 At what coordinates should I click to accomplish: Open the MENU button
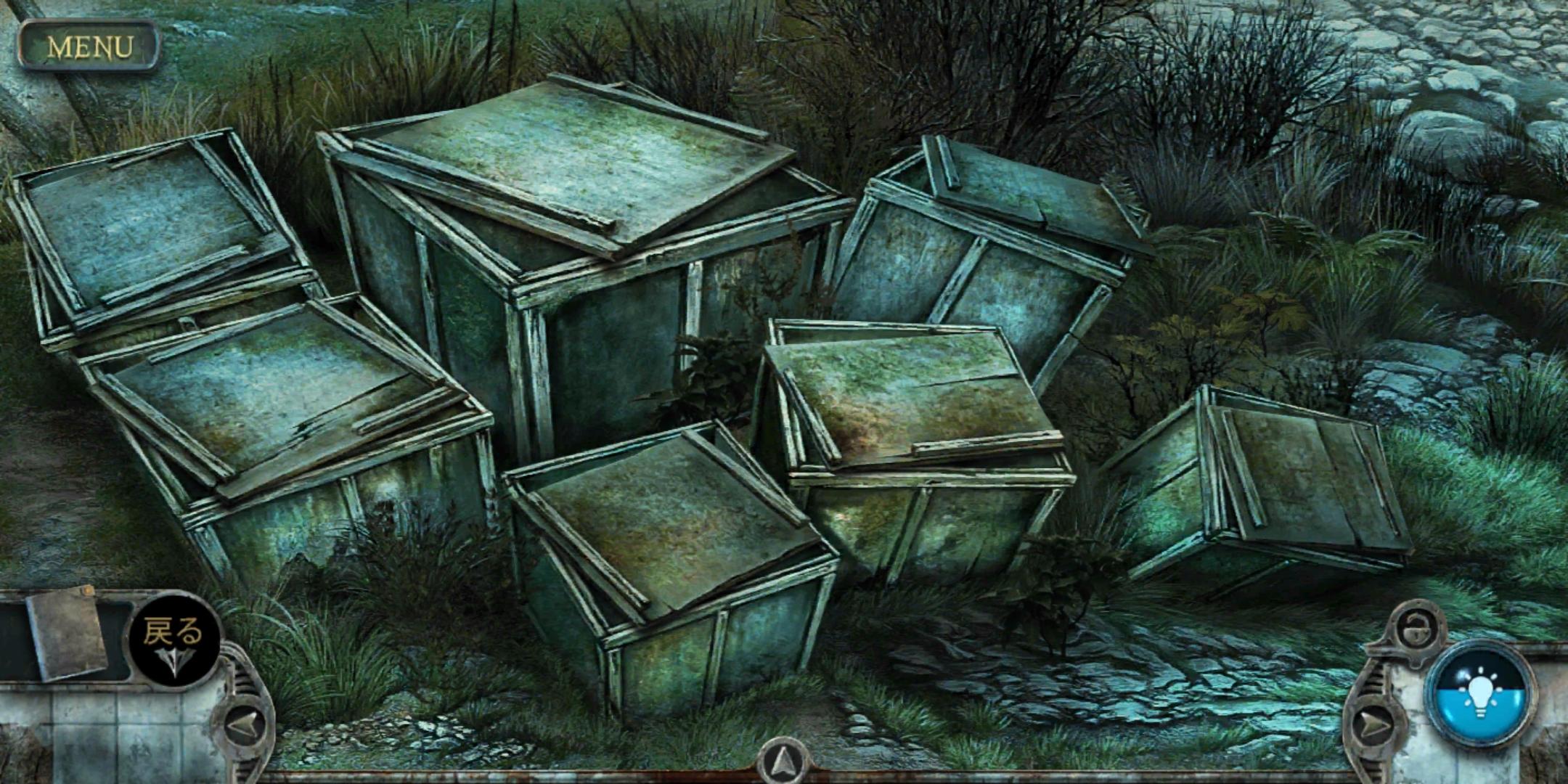tap(89, 46)
